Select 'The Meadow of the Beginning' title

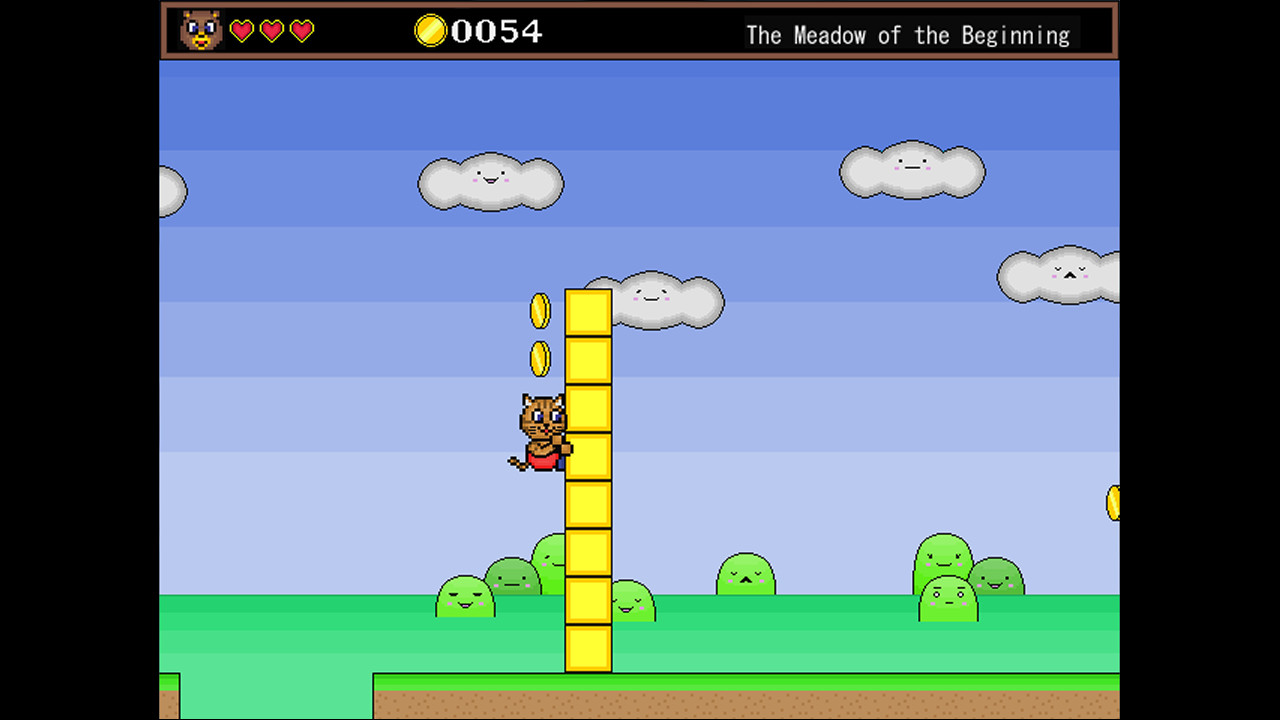click(x=908, y=35)
